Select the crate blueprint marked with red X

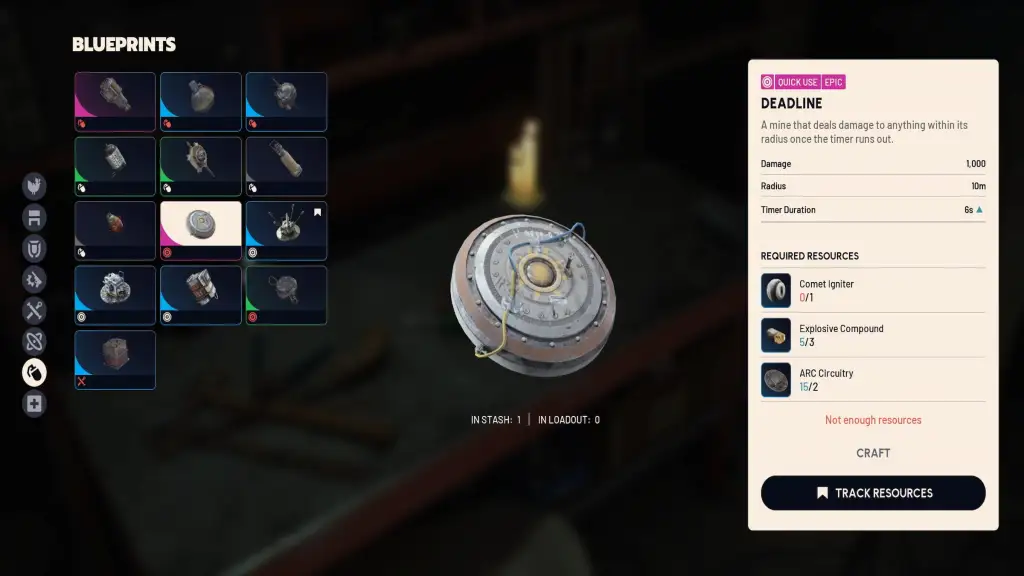pos(115,359)
